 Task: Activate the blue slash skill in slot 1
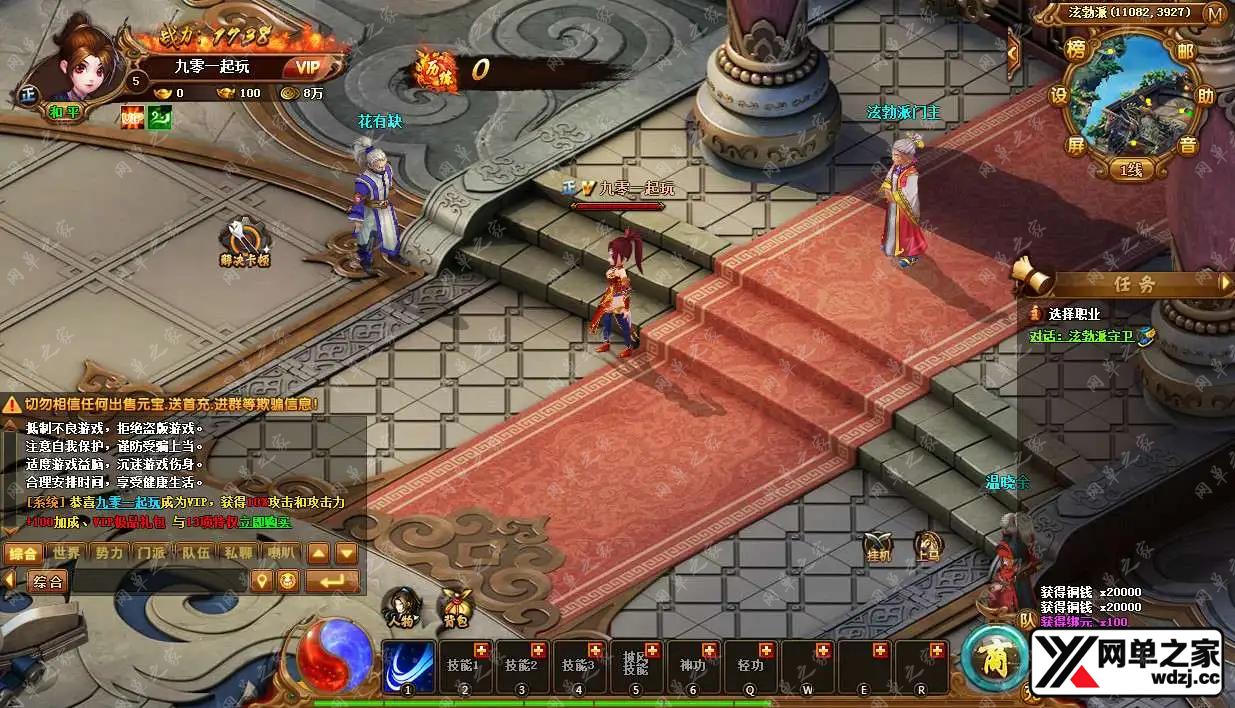[408, 665]
